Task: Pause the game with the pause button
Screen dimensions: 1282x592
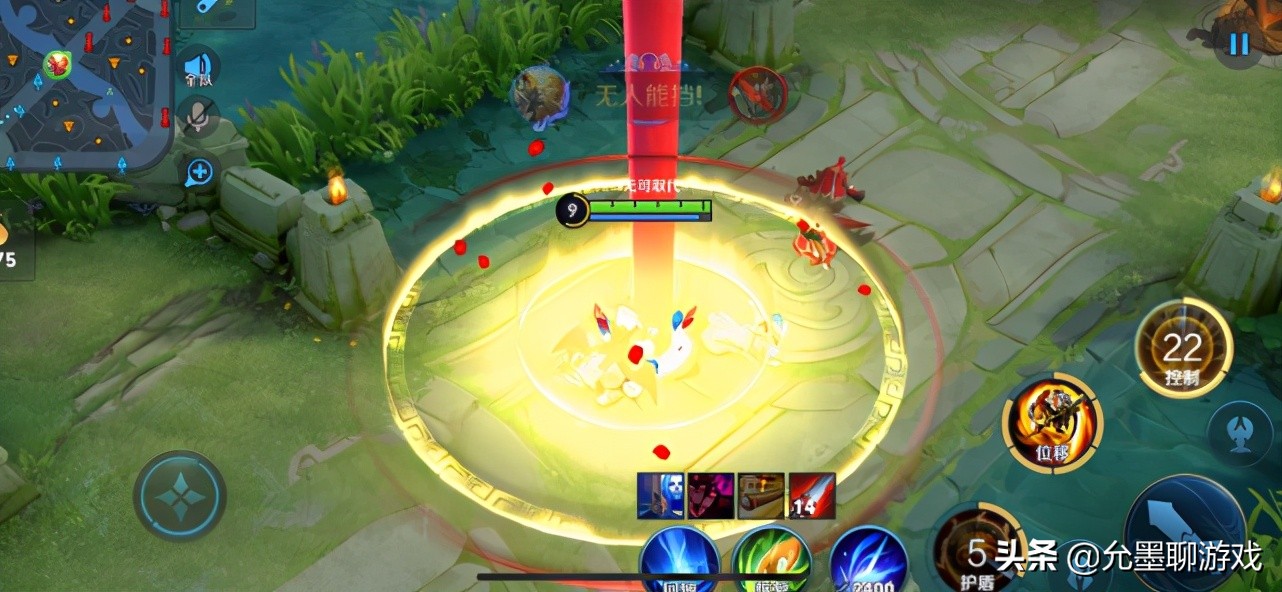Action: [1239, 44]
